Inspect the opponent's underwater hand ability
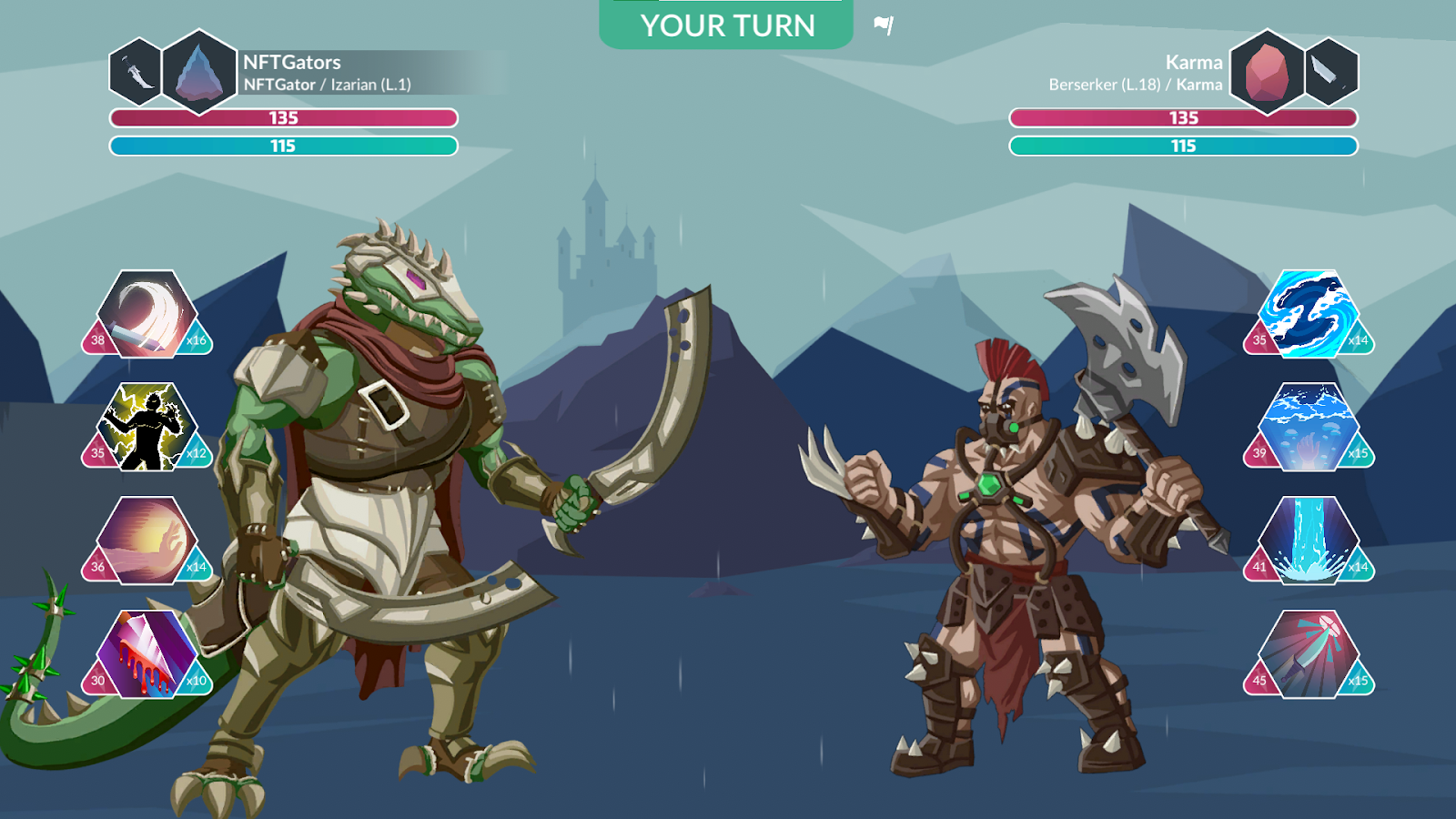This screenshot has width=1456, height=819. pos(1309,426)
